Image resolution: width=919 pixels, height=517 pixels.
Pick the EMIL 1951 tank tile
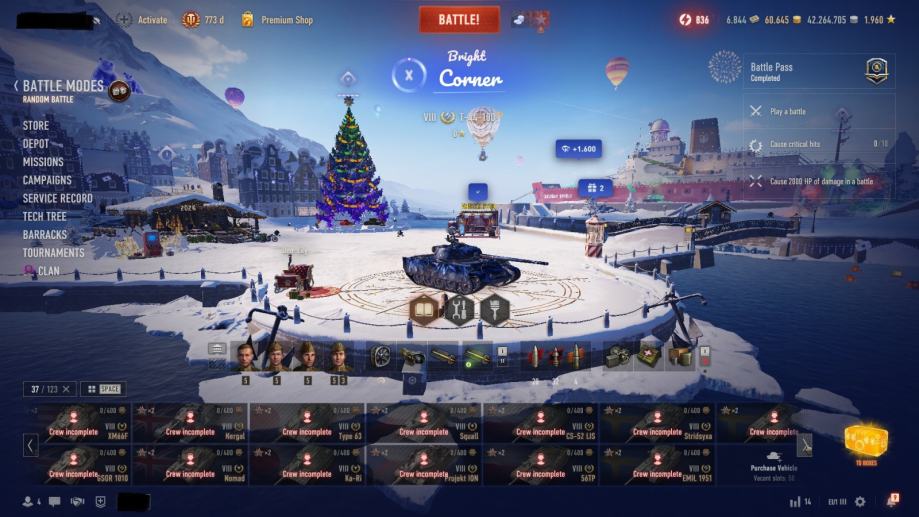pyautogui.click(x=657, y=465)
